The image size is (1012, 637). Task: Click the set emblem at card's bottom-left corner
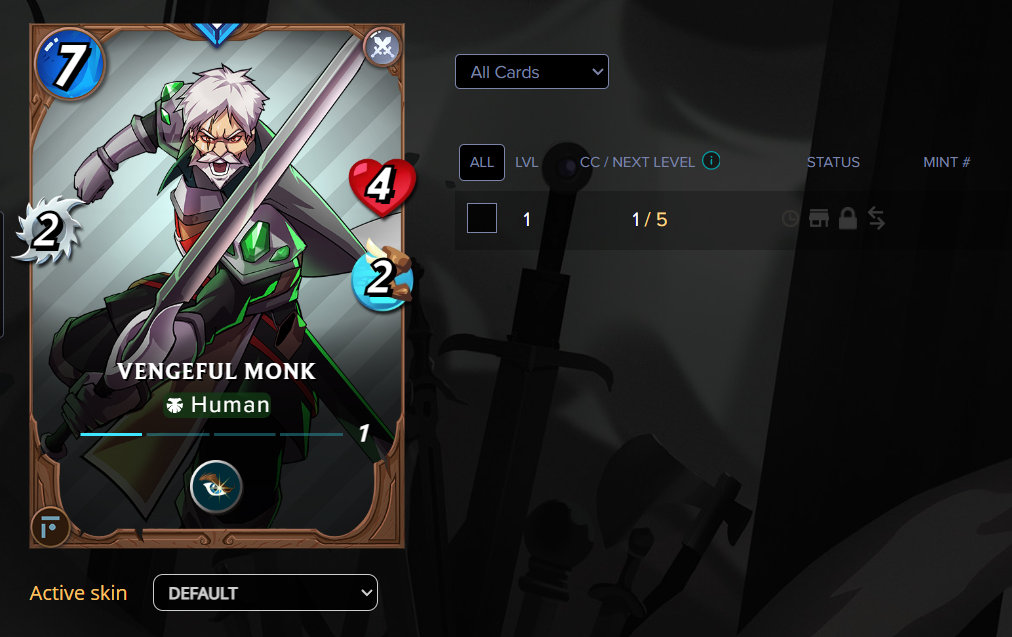tap(50, 526)
